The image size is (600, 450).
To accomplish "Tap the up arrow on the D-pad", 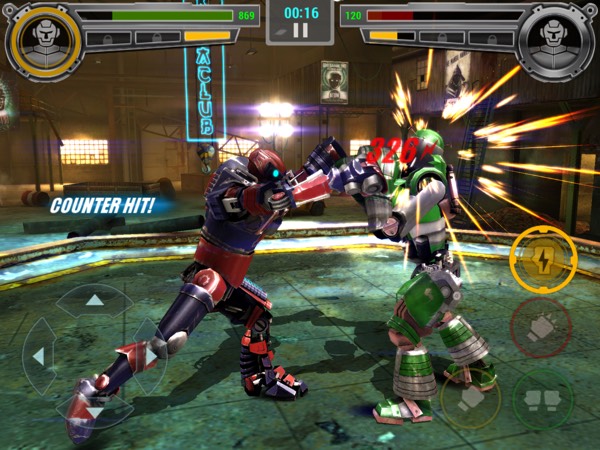I will (94, 300).
